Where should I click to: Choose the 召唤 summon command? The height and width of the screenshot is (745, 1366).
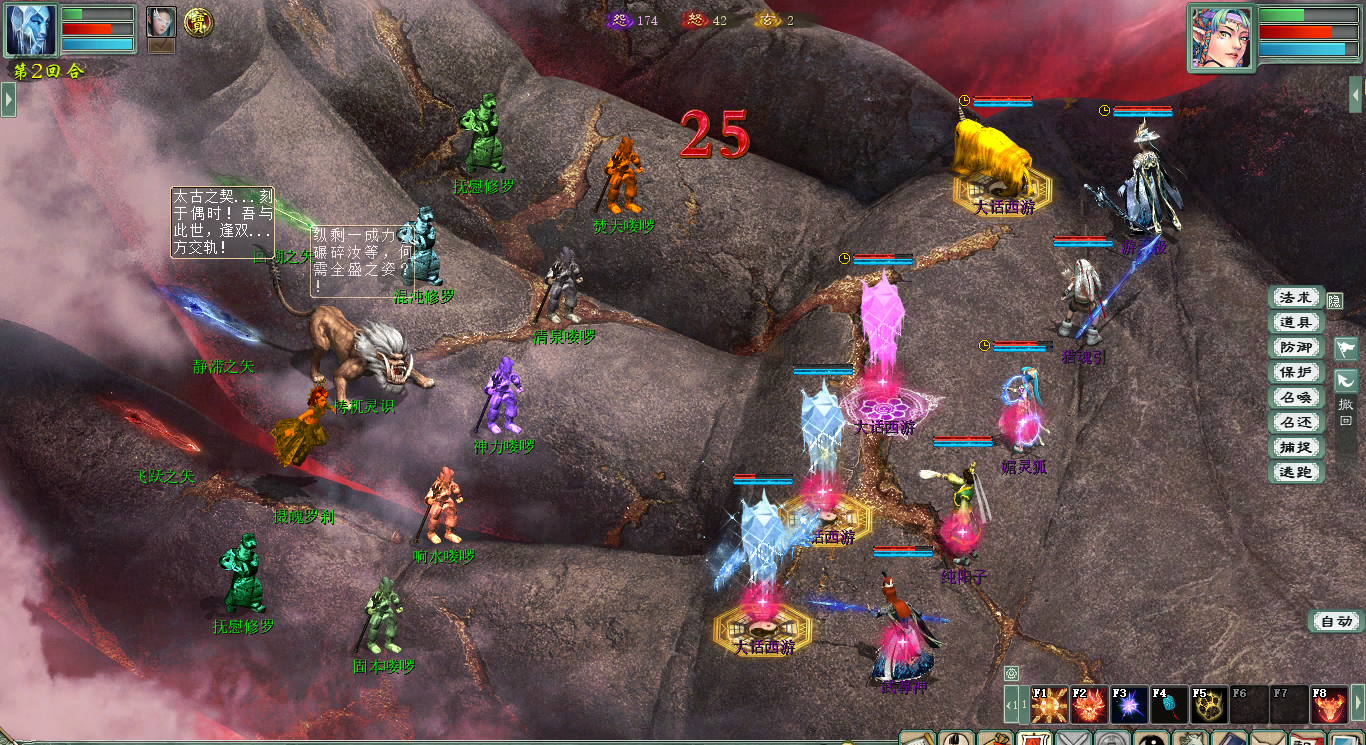[x=1296, y=398]
